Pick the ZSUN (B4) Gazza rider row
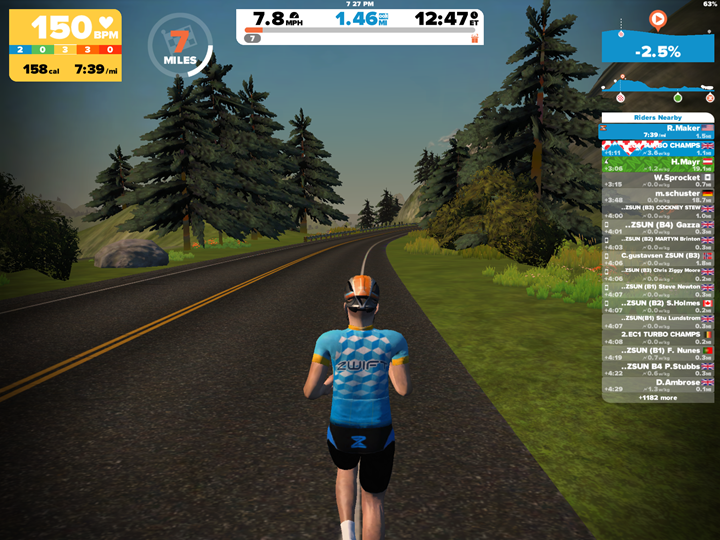Image resolution: width=720 pixels, height=540 pixels. [x=657, y=228]
